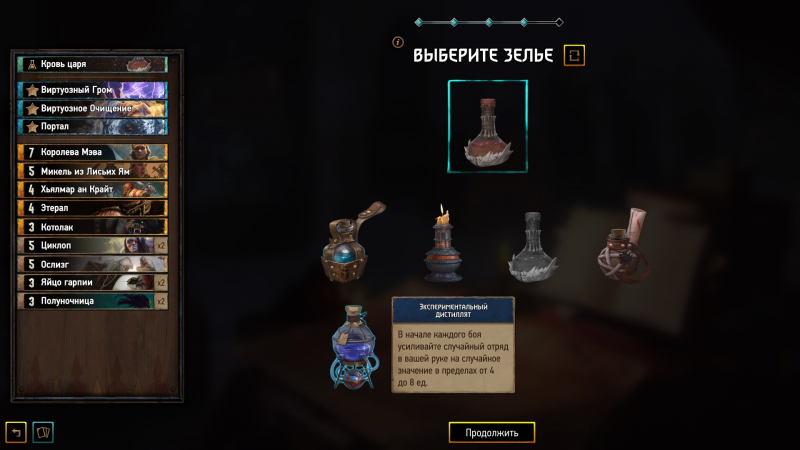Open the deck cards icon button

(x=44, y=432)
